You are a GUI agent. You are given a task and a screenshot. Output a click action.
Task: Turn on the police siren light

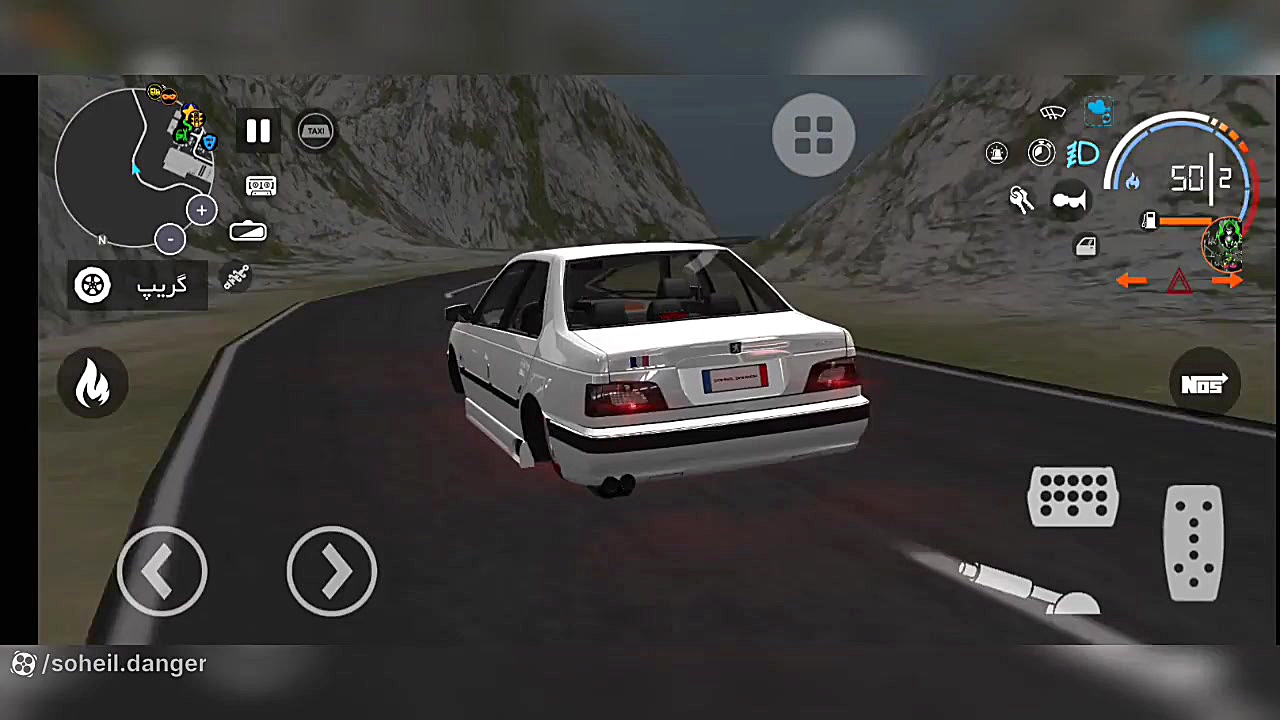tap(997, 153)
